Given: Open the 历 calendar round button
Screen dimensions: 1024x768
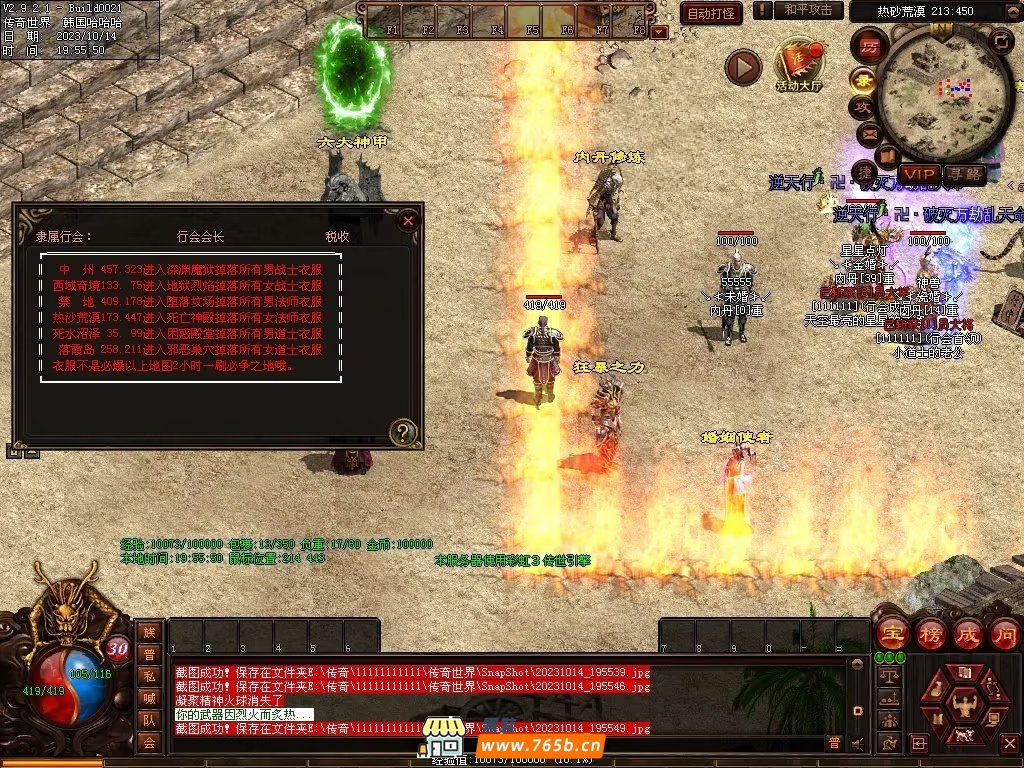Looking at the screenshot, I should click(870, 47).
